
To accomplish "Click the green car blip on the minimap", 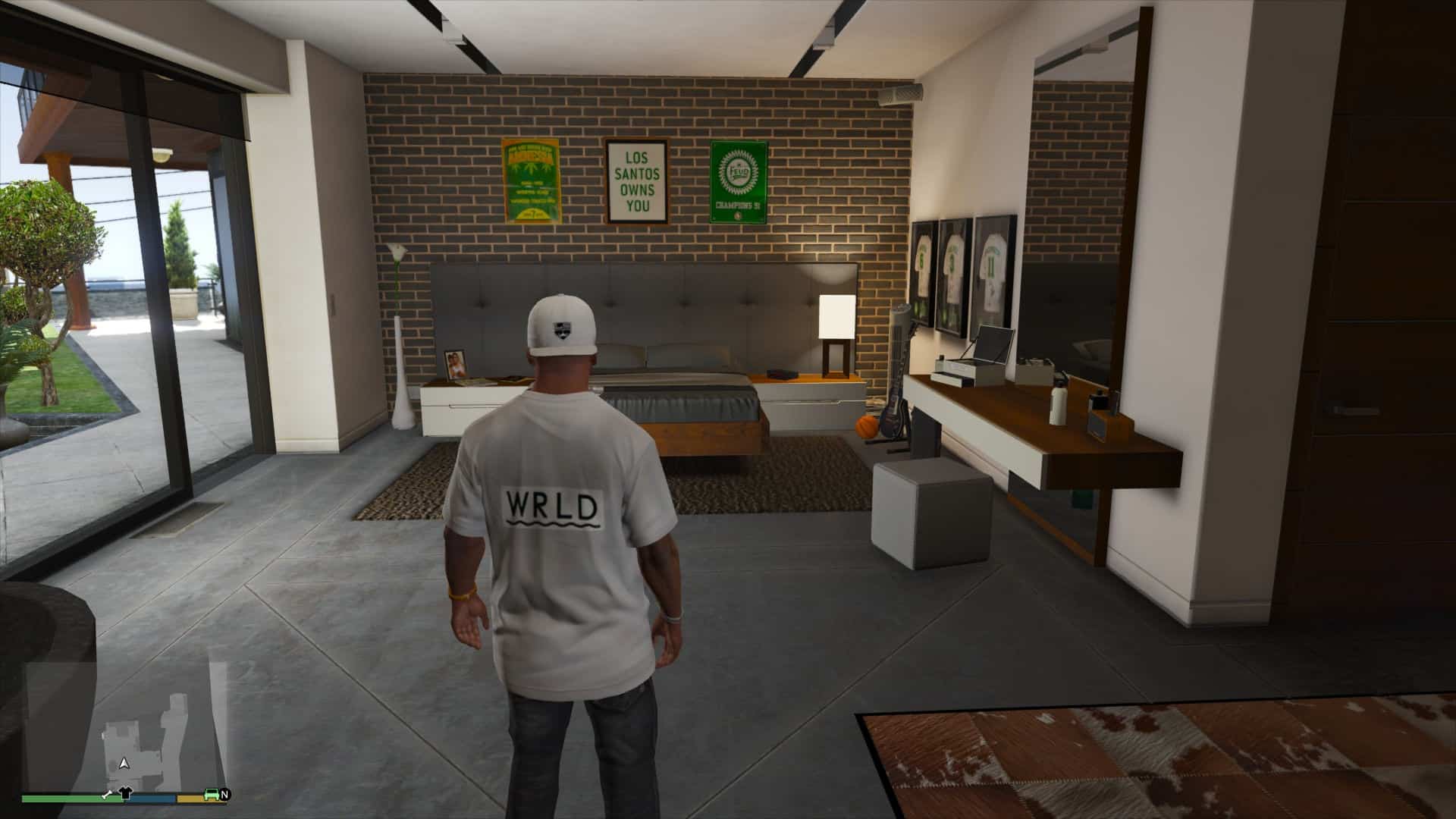I will (x=210, y=794).
